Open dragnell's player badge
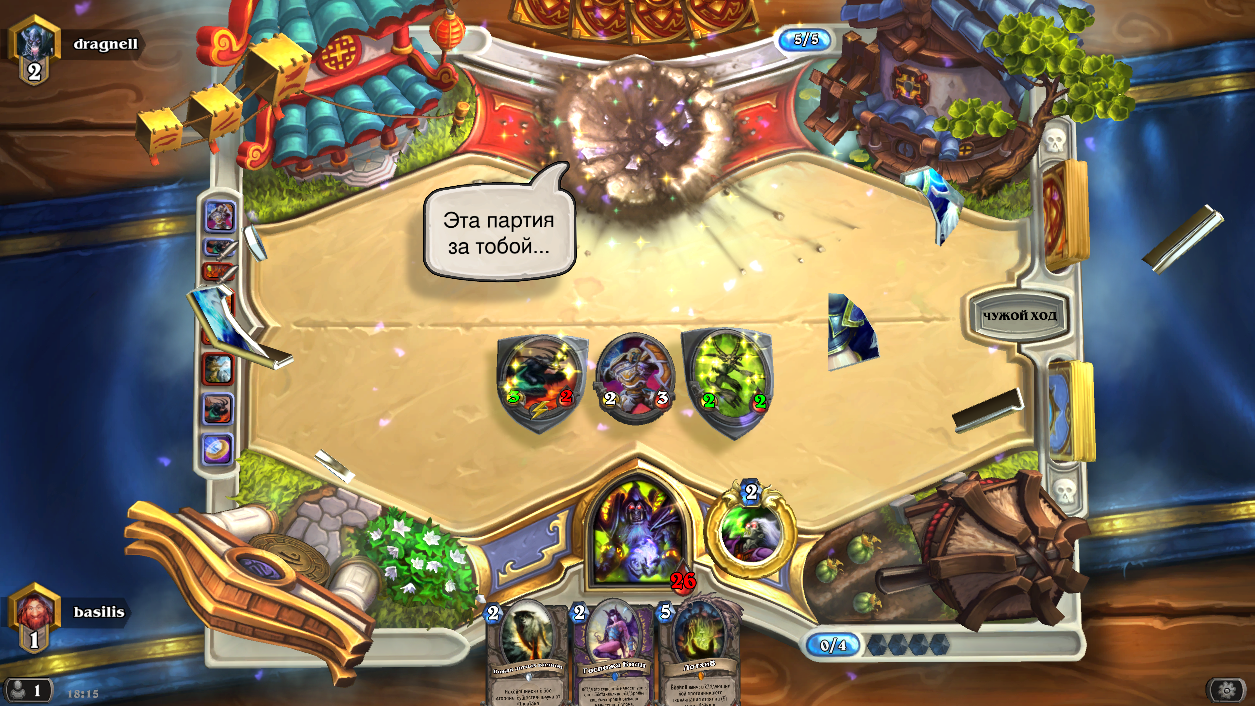This screenshot has width=1255, height=706. click(x=34, y=48)
